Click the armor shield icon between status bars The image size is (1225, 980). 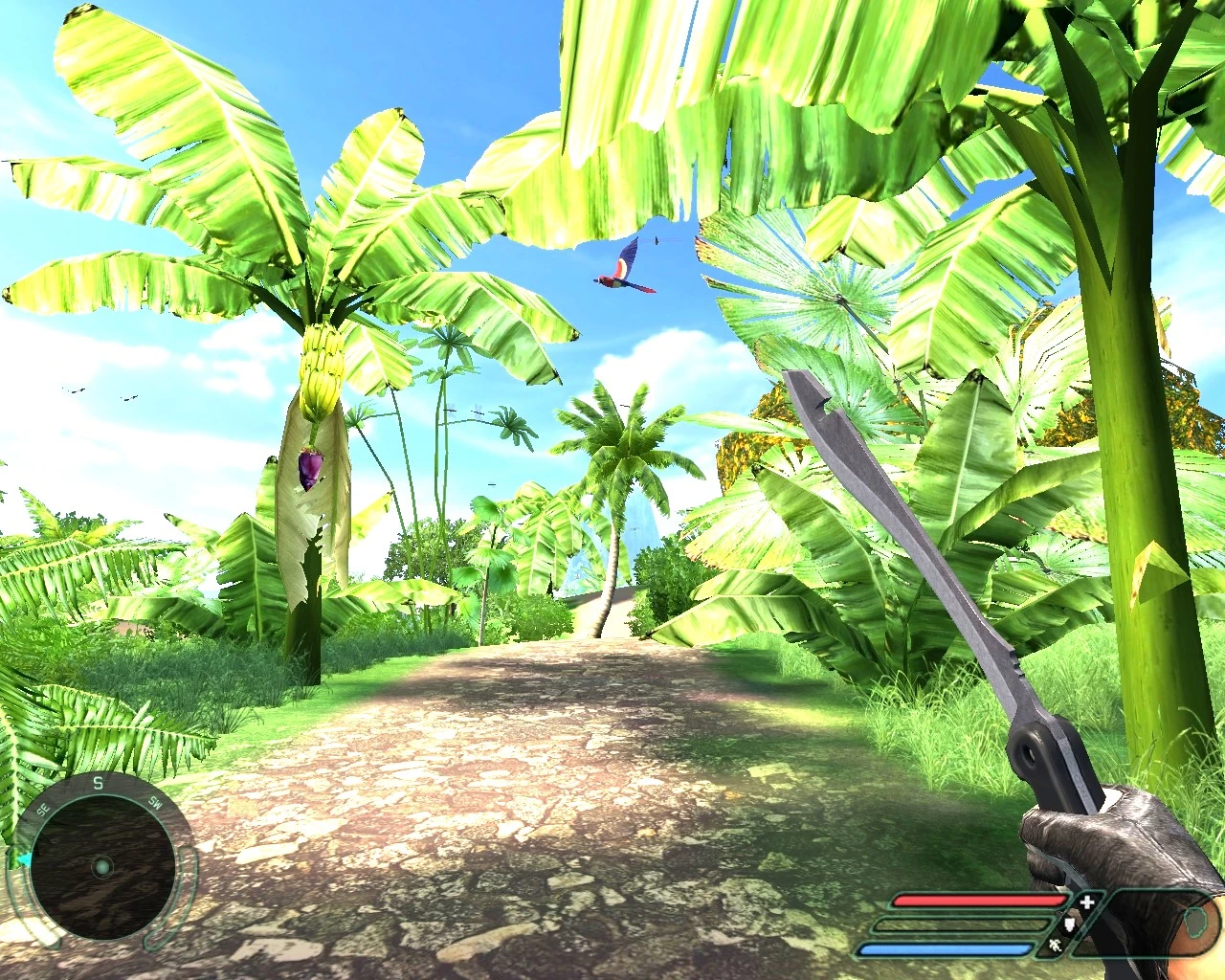click(x=1069, y=924)
